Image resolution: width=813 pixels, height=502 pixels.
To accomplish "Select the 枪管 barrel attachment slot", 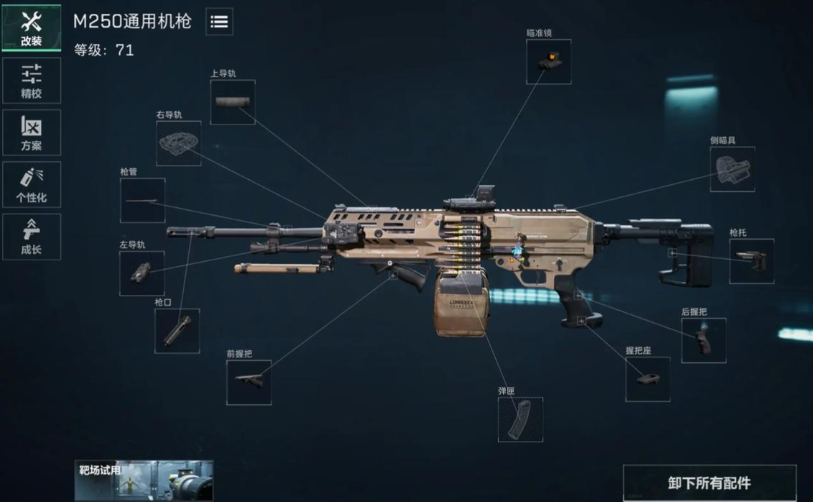I will click(142, 200).
